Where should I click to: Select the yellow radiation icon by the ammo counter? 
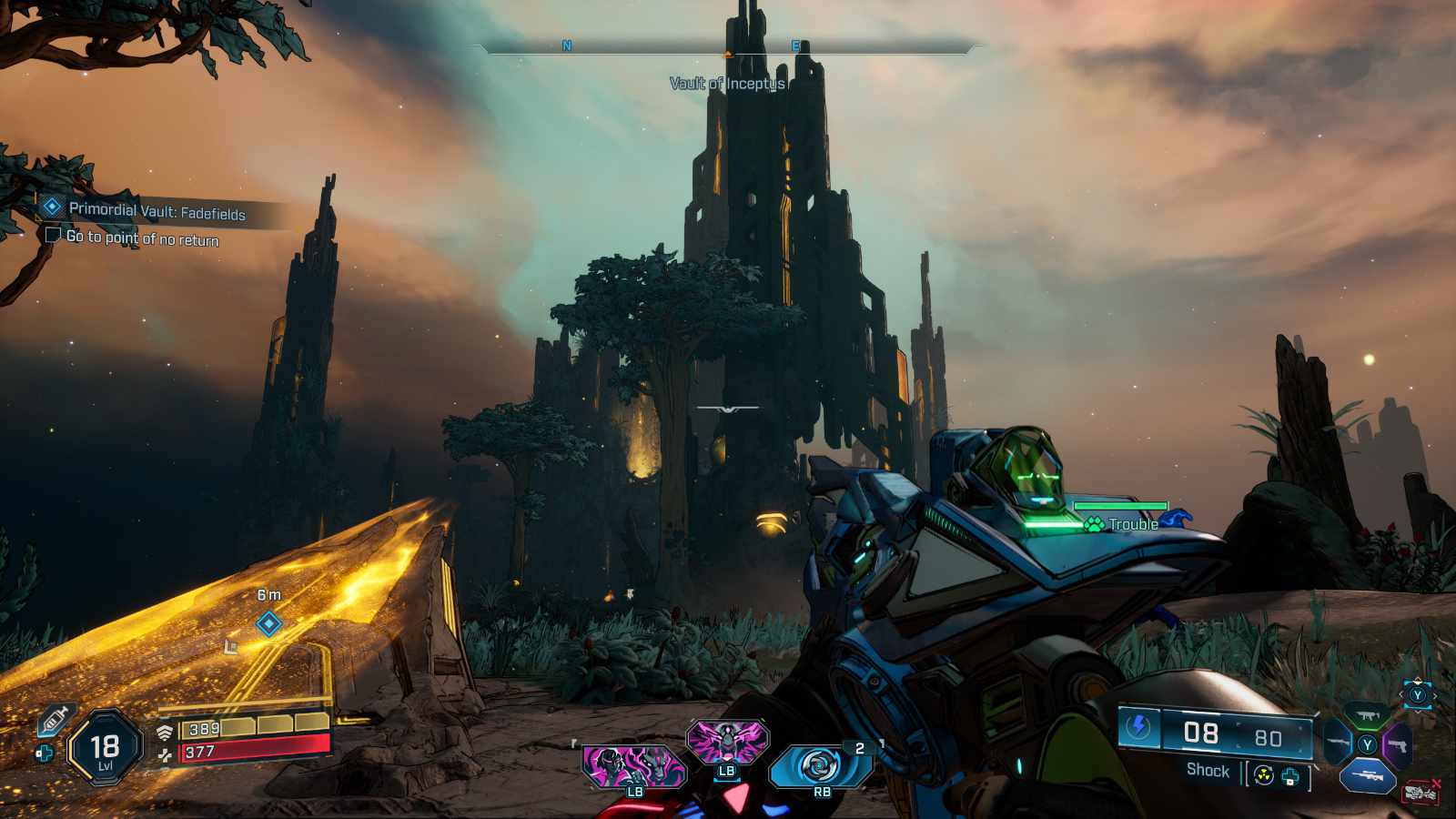[1263, 776]
